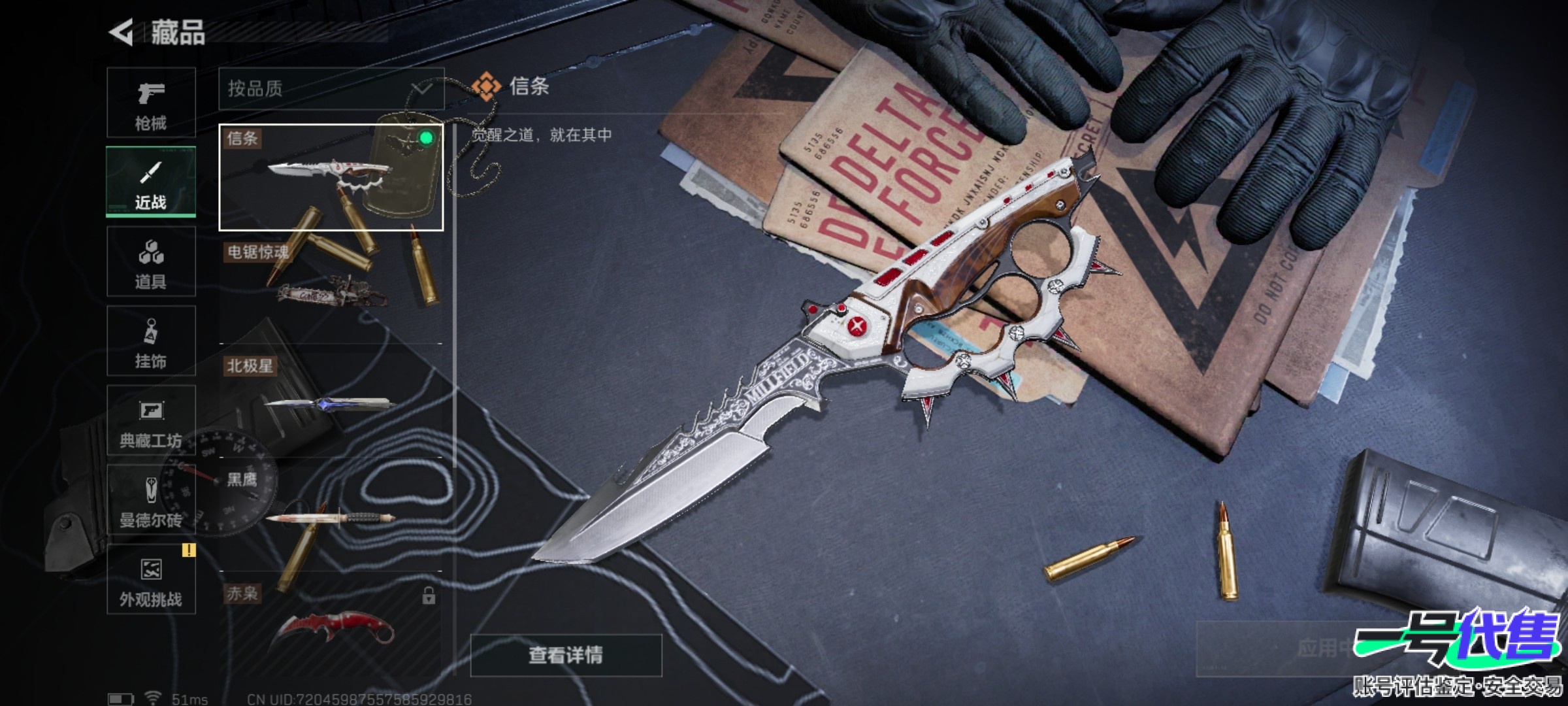
Task: Click the 查看详情 view details button
Action: (x=566, y=655)
